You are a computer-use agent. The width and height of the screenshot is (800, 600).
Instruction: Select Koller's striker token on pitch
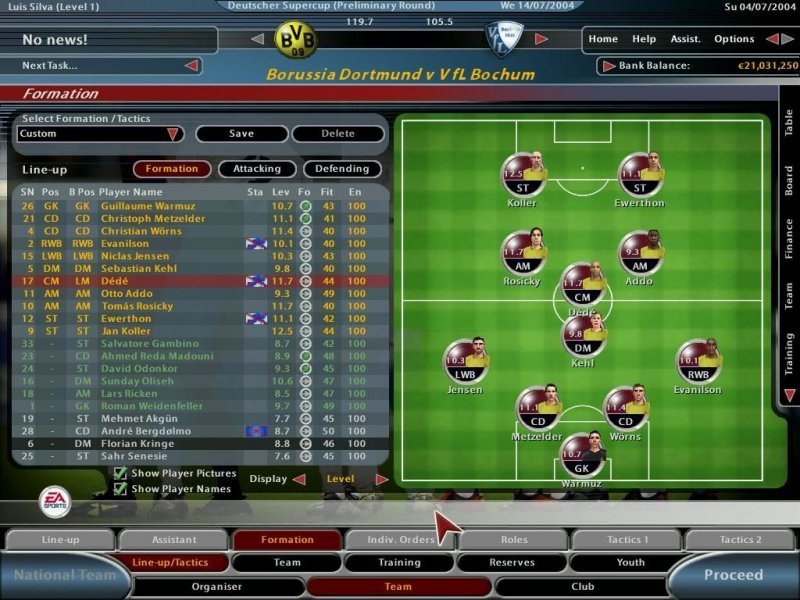pyautogui.click(x=521, y=175)
